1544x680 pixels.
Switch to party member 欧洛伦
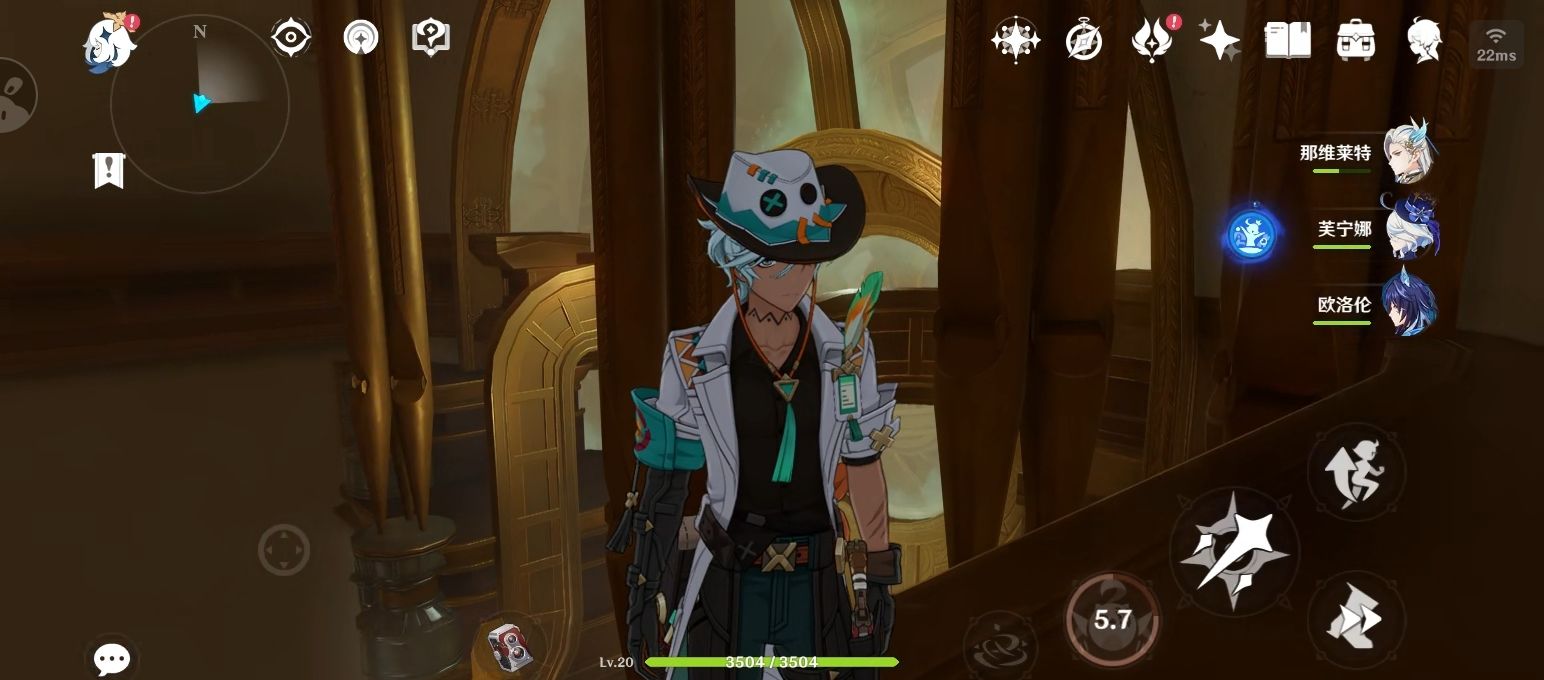(x=1408, y=304)
